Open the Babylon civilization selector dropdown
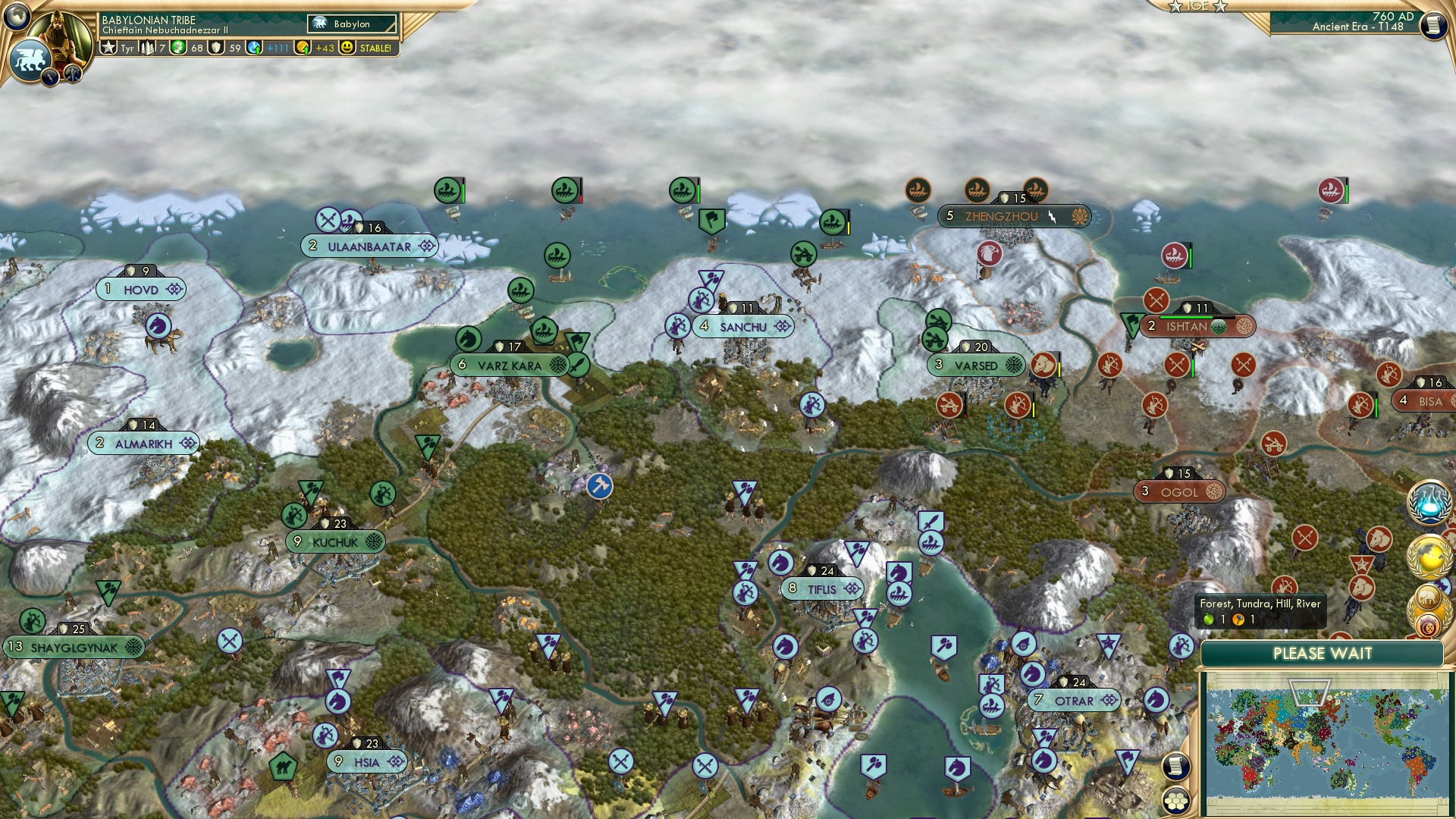Screen dimensions: 1456x819 350,24
